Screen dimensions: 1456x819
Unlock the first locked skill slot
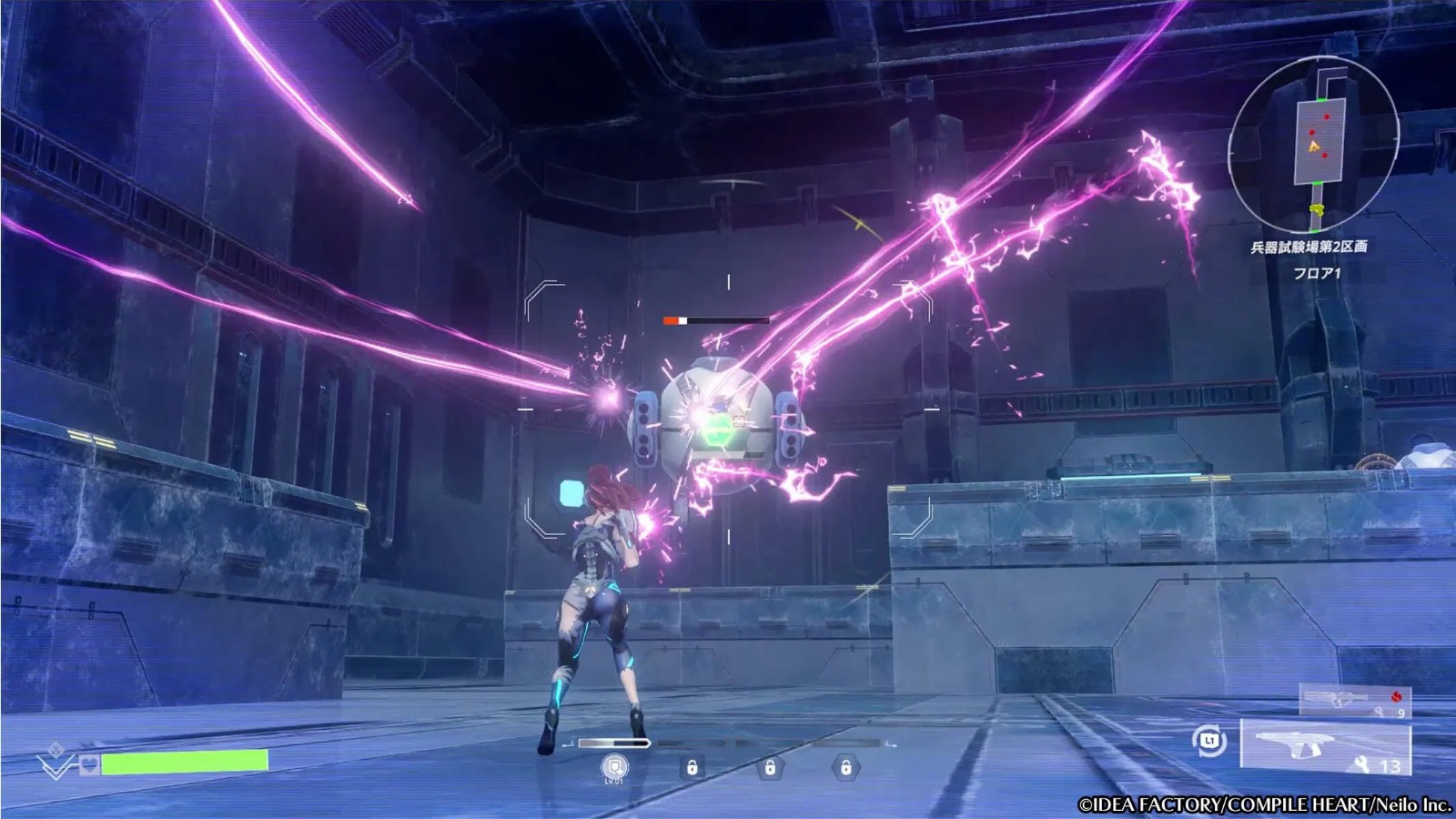pyautogui.click(x=691, y=767)
